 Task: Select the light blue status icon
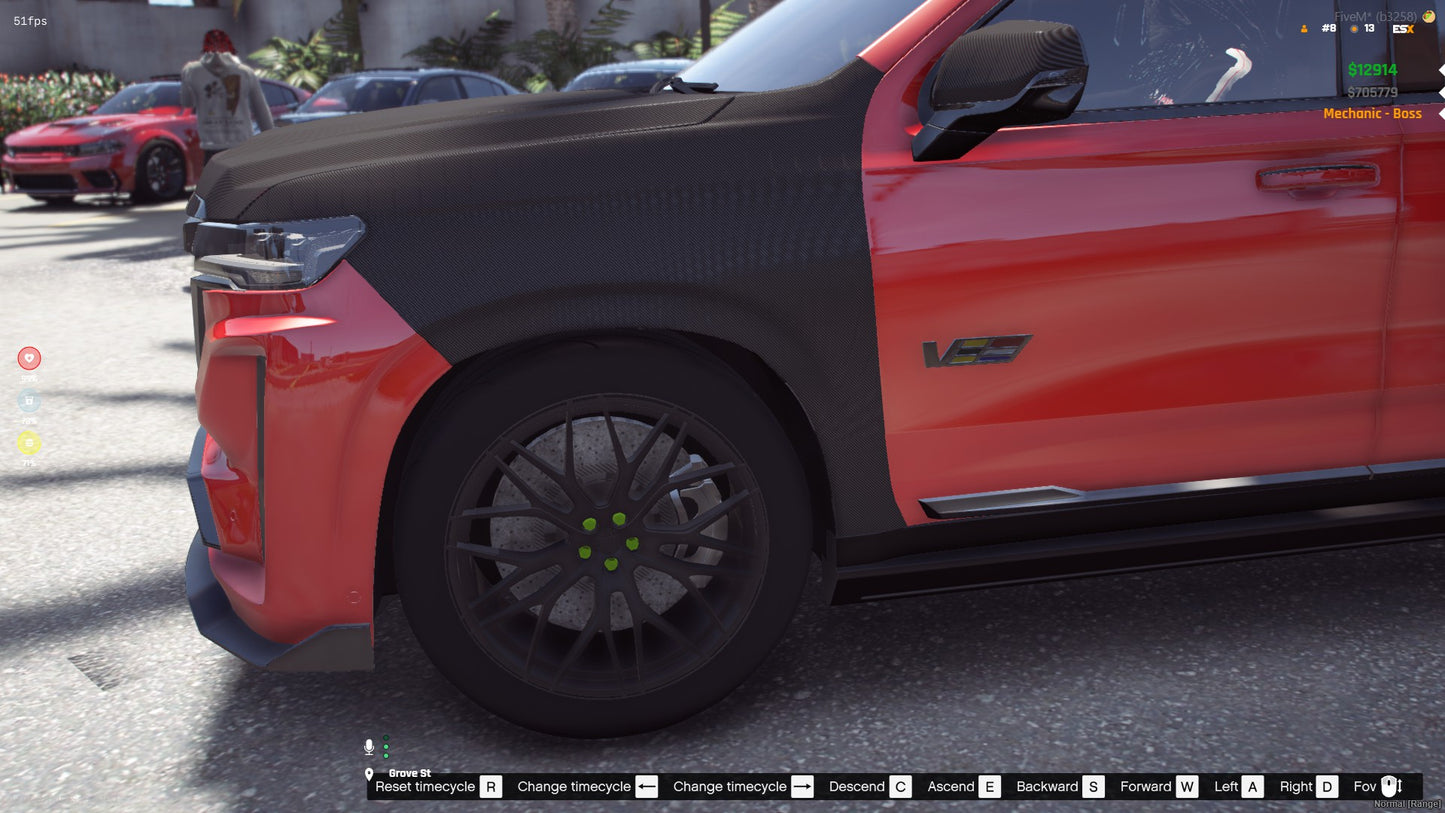pyautogui.click(x=29, y=401)
